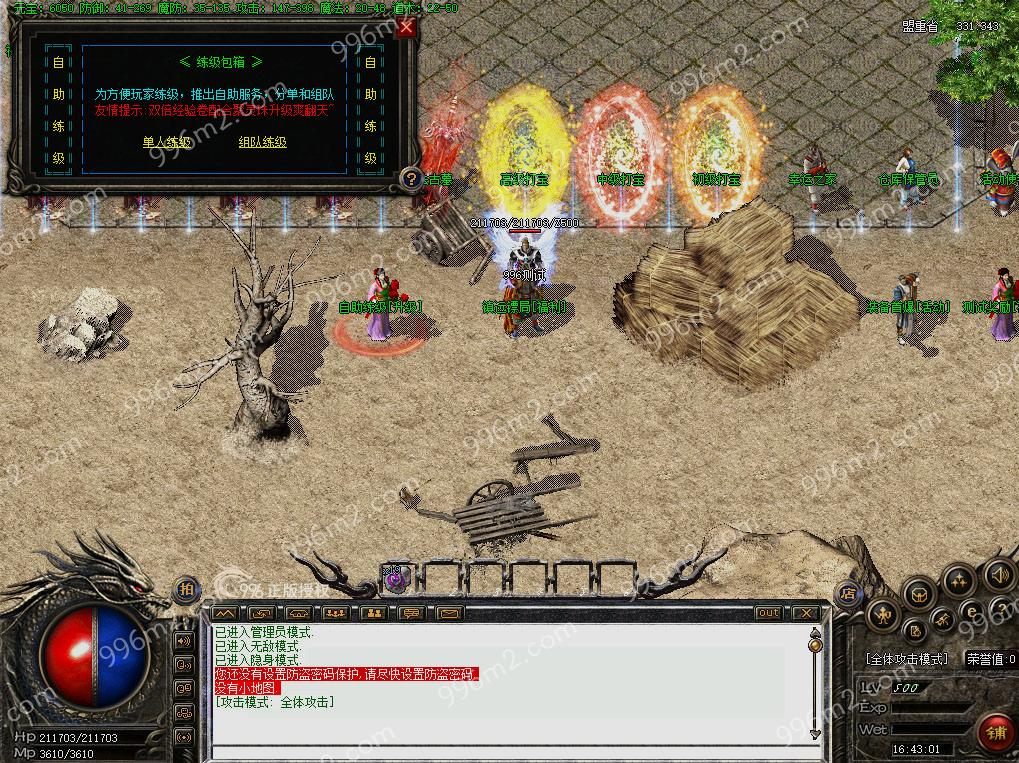Choose the 组队练级 team leveling option
1019x763 pixels.
[x=262, y=142]
